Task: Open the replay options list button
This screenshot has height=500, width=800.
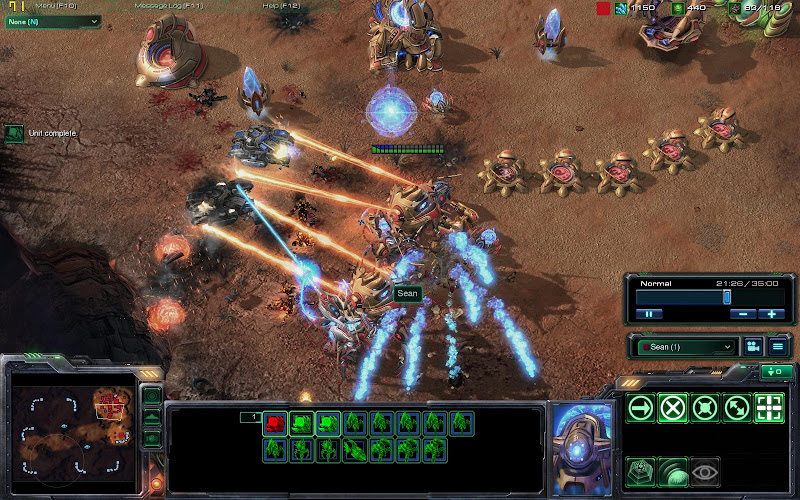Action: click(776, 347)
